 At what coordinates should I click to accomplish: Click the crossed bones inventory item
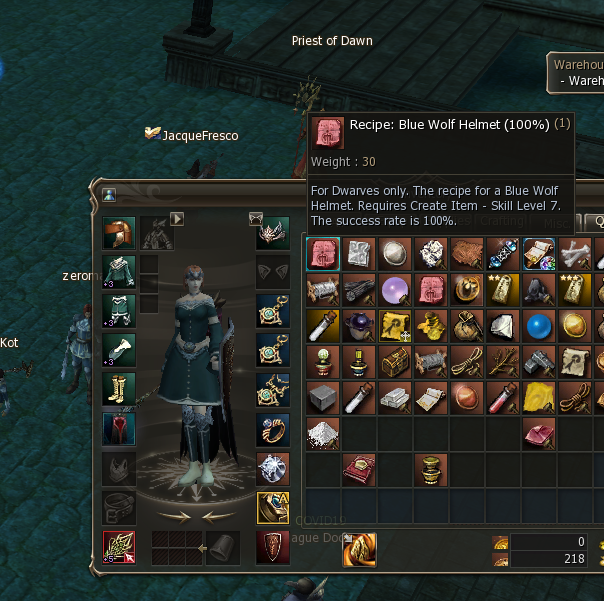(x=575, y=254)
